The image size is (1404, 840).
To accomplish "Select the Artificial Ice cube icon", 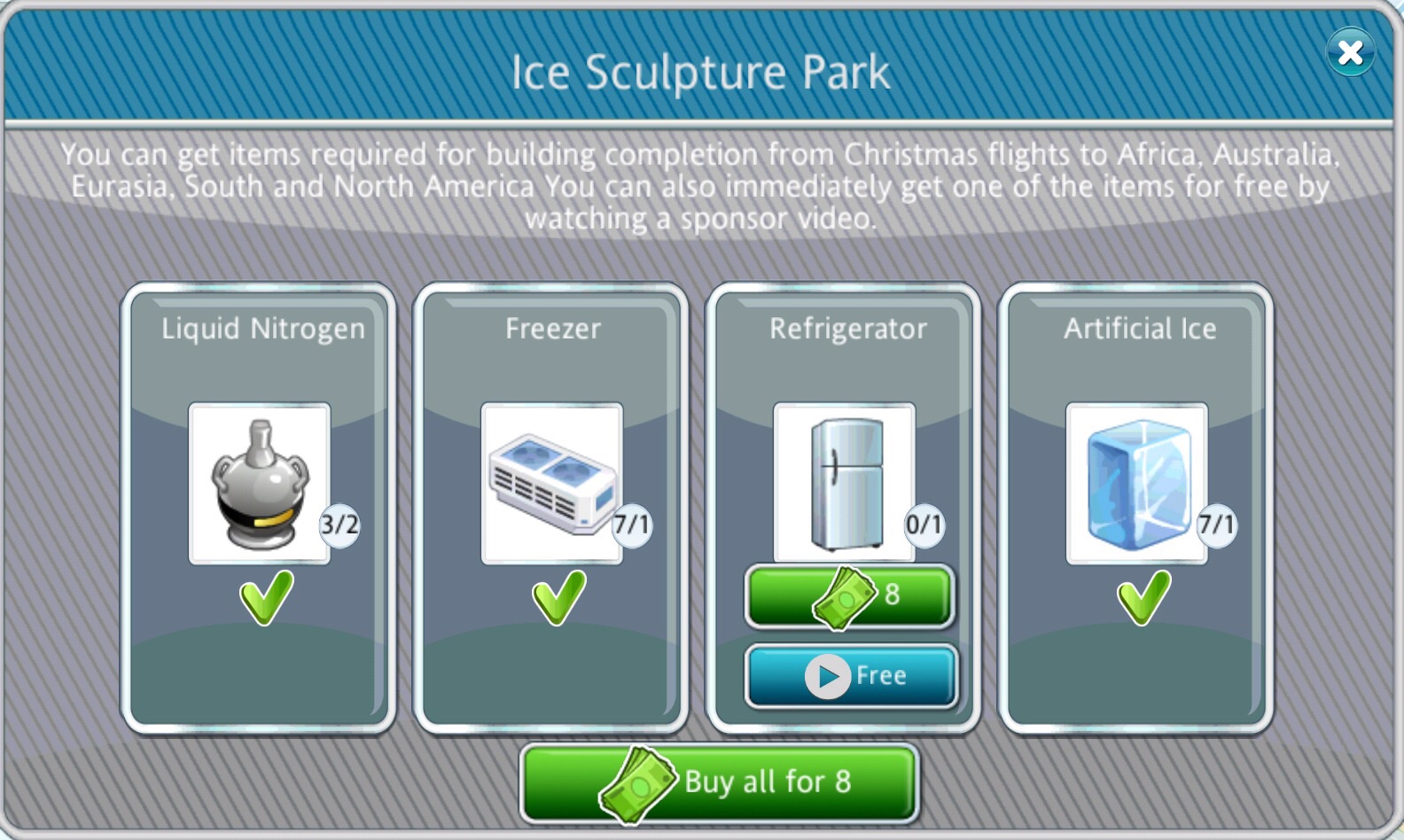I will point(1137,483).
